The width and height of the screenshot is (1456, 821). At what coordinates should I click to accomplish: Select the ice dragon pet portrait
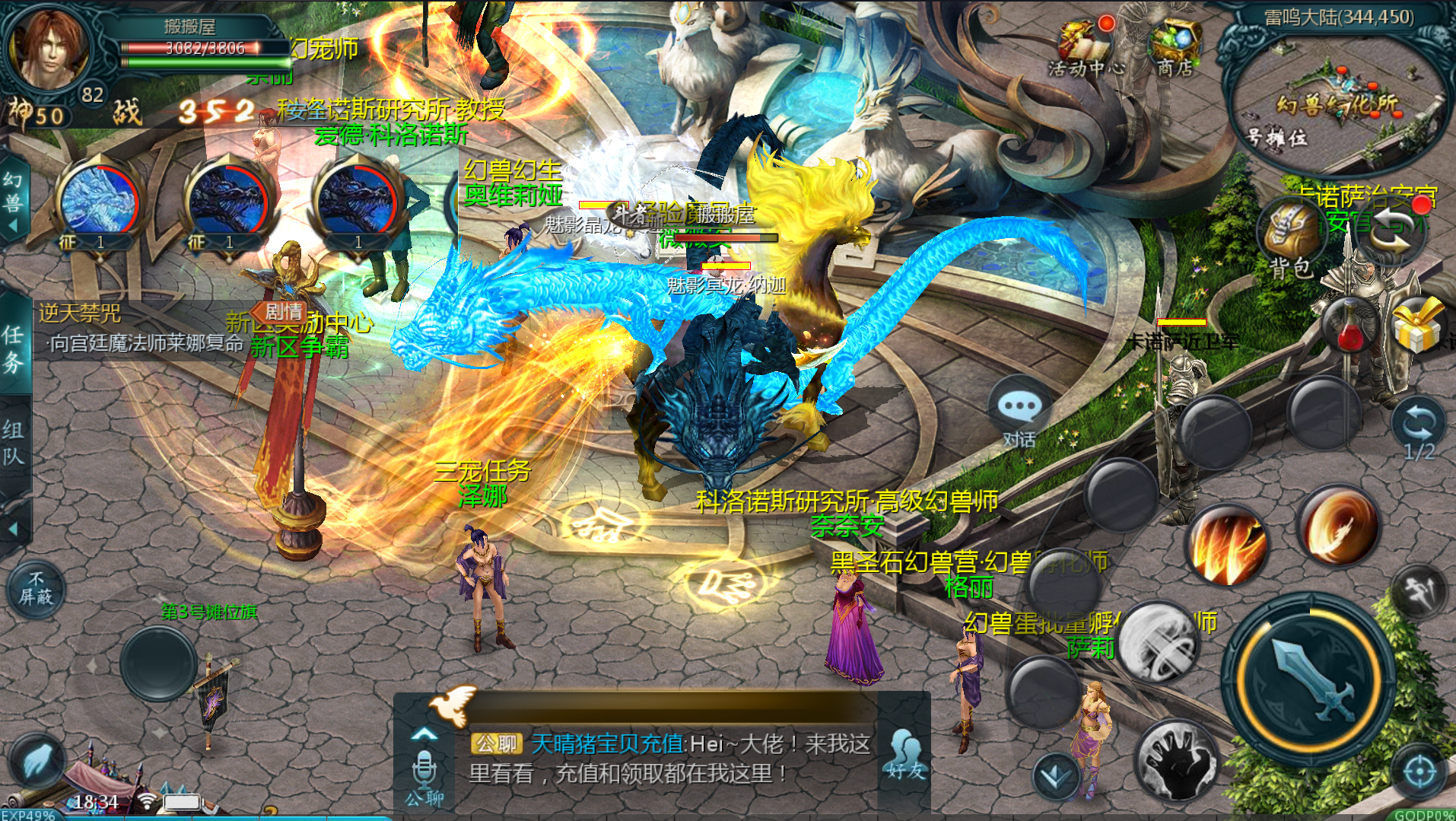(99, 202)
